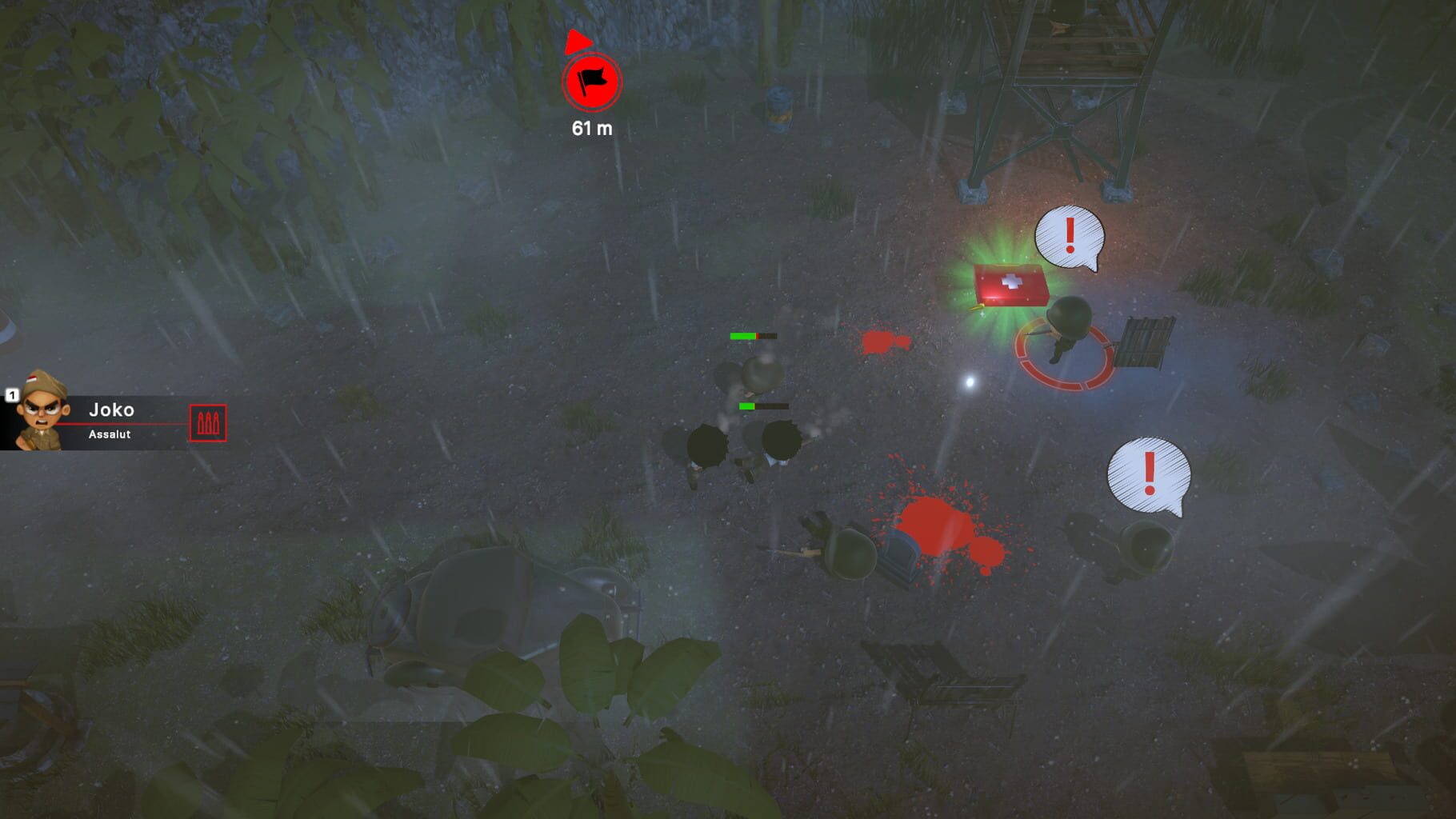Screen dimensions: 1456x819
Task: Select the ammo count icon beside Joko
Action: [x=210, y=424]
